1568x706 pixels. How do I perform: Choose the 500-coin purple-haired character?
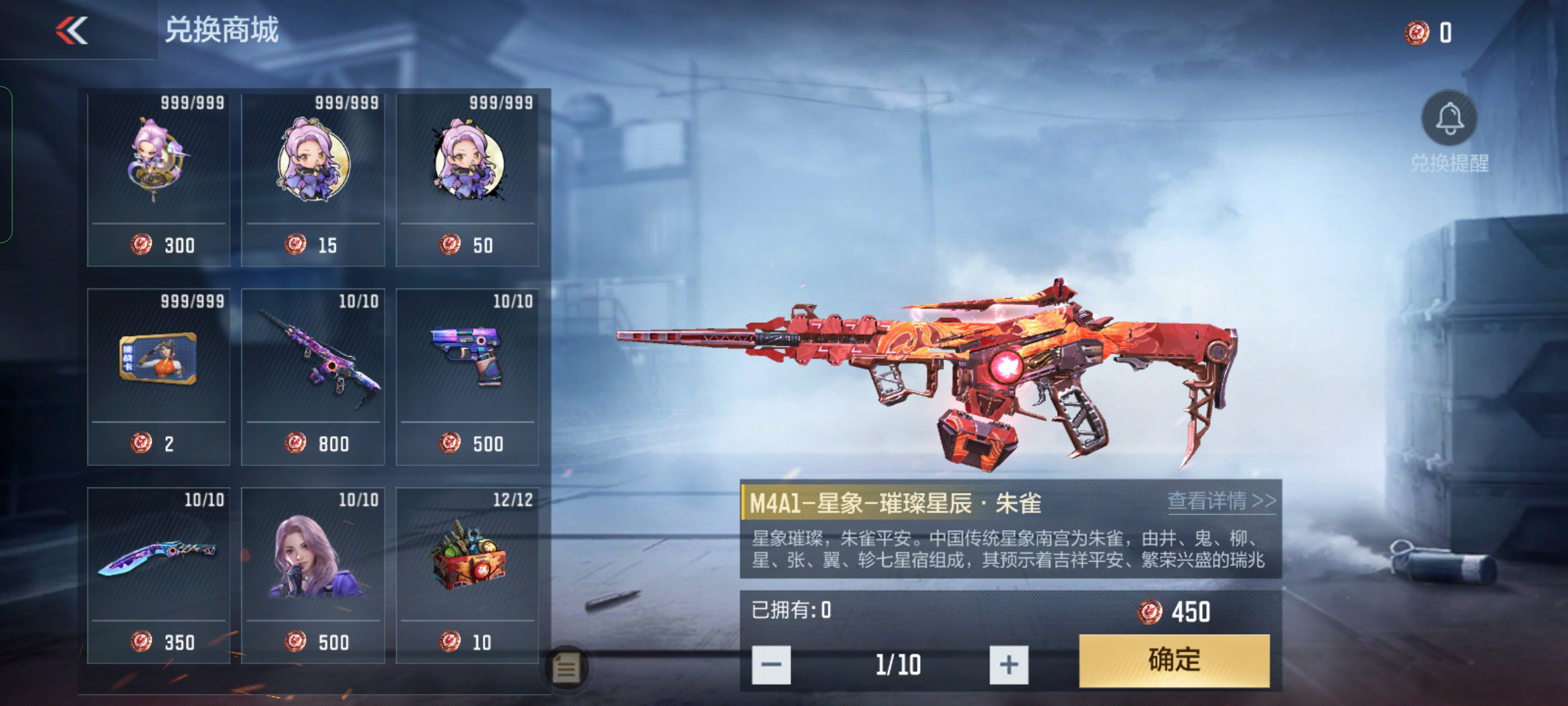313,575
